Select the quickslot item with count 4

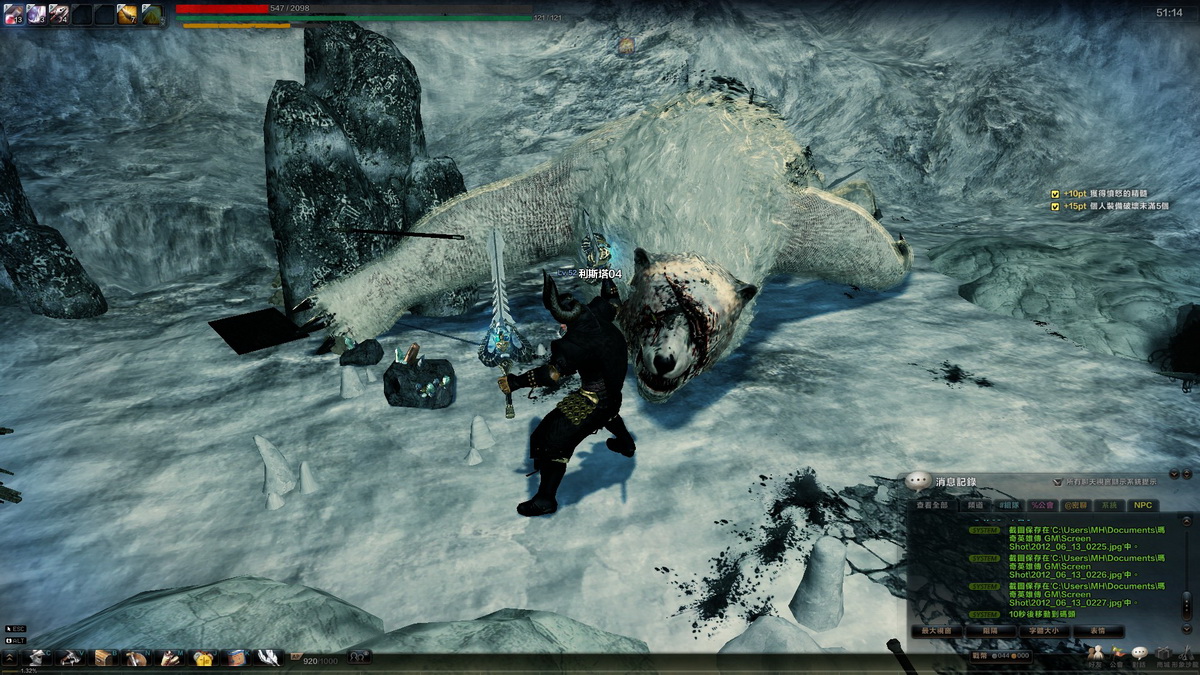tap(59, 14)
